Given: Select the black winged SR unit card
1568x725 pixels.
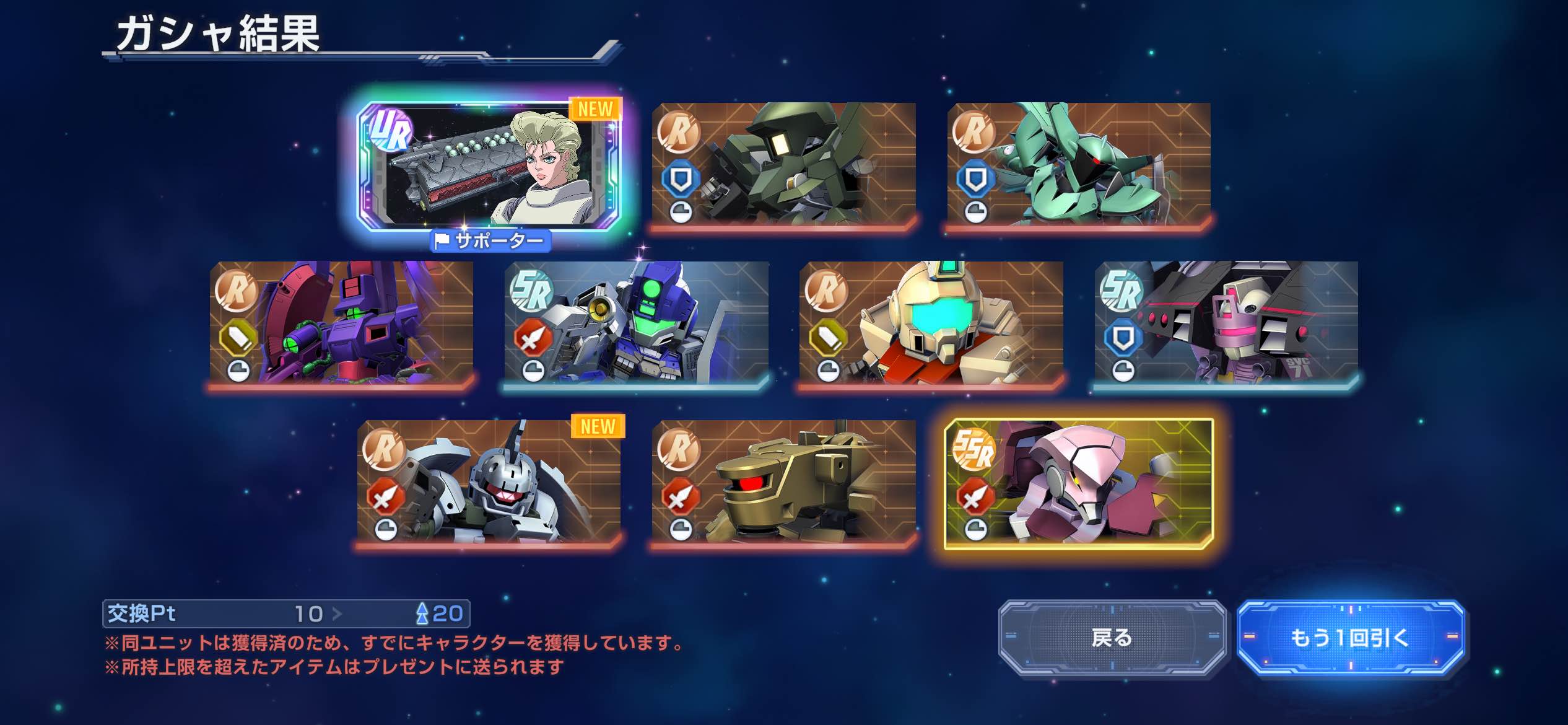Looking at the screenshot, I should coord(1226,323).
